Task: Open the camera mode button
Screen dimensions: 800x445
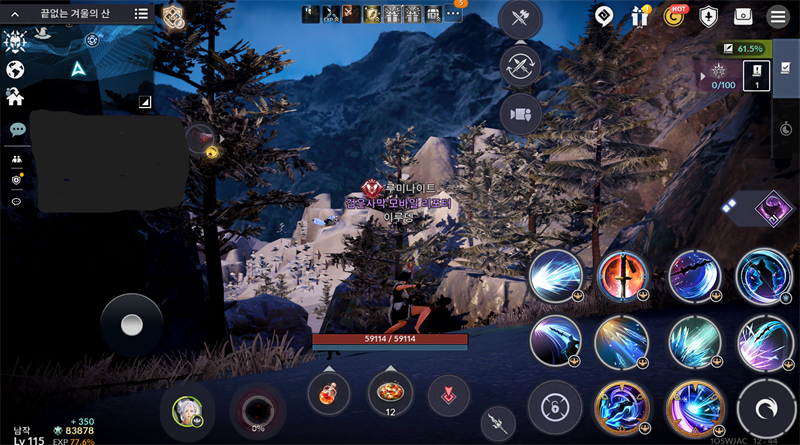Action: (521, 113)
